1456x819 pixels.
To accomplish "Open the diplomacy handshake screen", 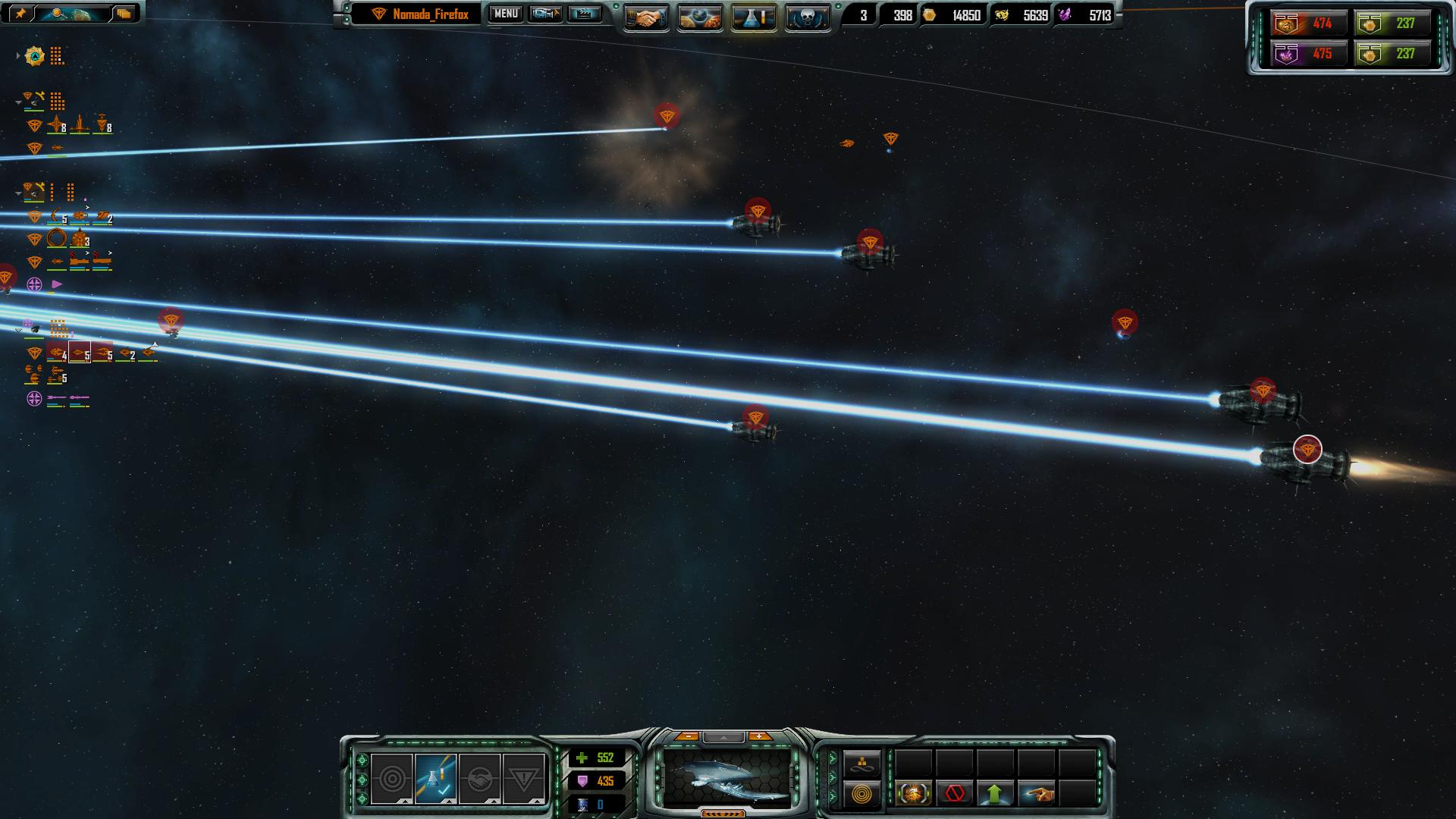I will [x=646, y=17].
